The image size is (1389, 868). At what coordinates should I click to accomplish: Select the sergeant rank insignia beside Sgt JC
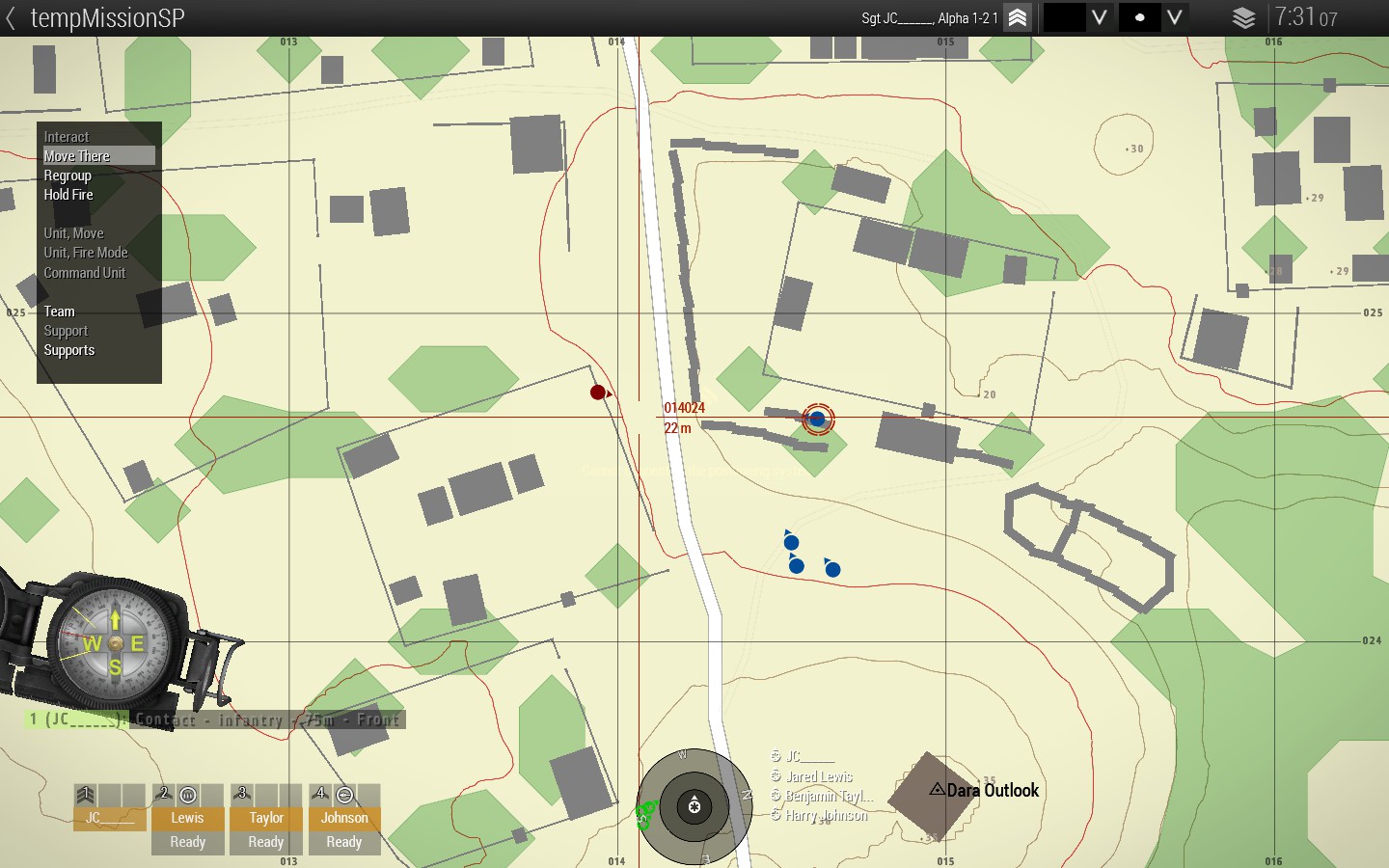(x=1017, y=17)
